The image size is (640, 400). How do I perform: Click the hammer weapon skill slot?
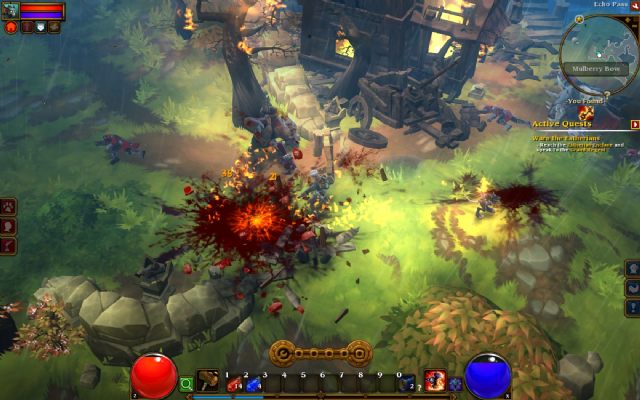click(x=208, y=382)
